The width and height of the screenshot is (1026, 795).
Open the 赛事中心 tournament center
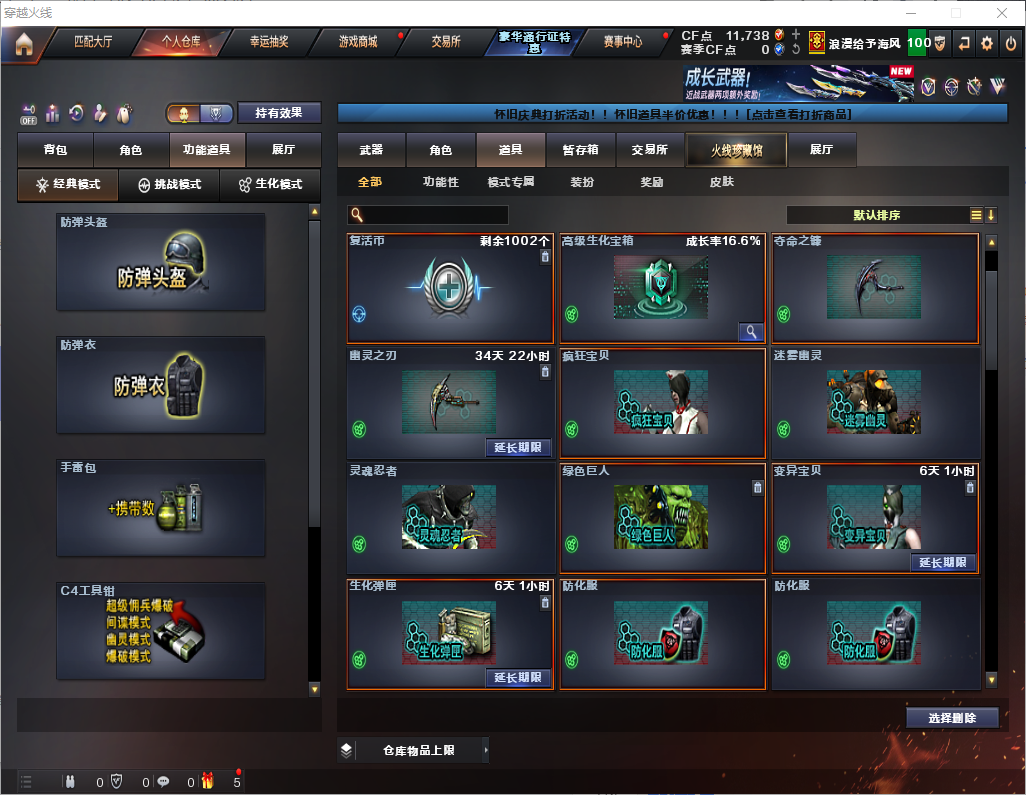(x=623, y=42)
